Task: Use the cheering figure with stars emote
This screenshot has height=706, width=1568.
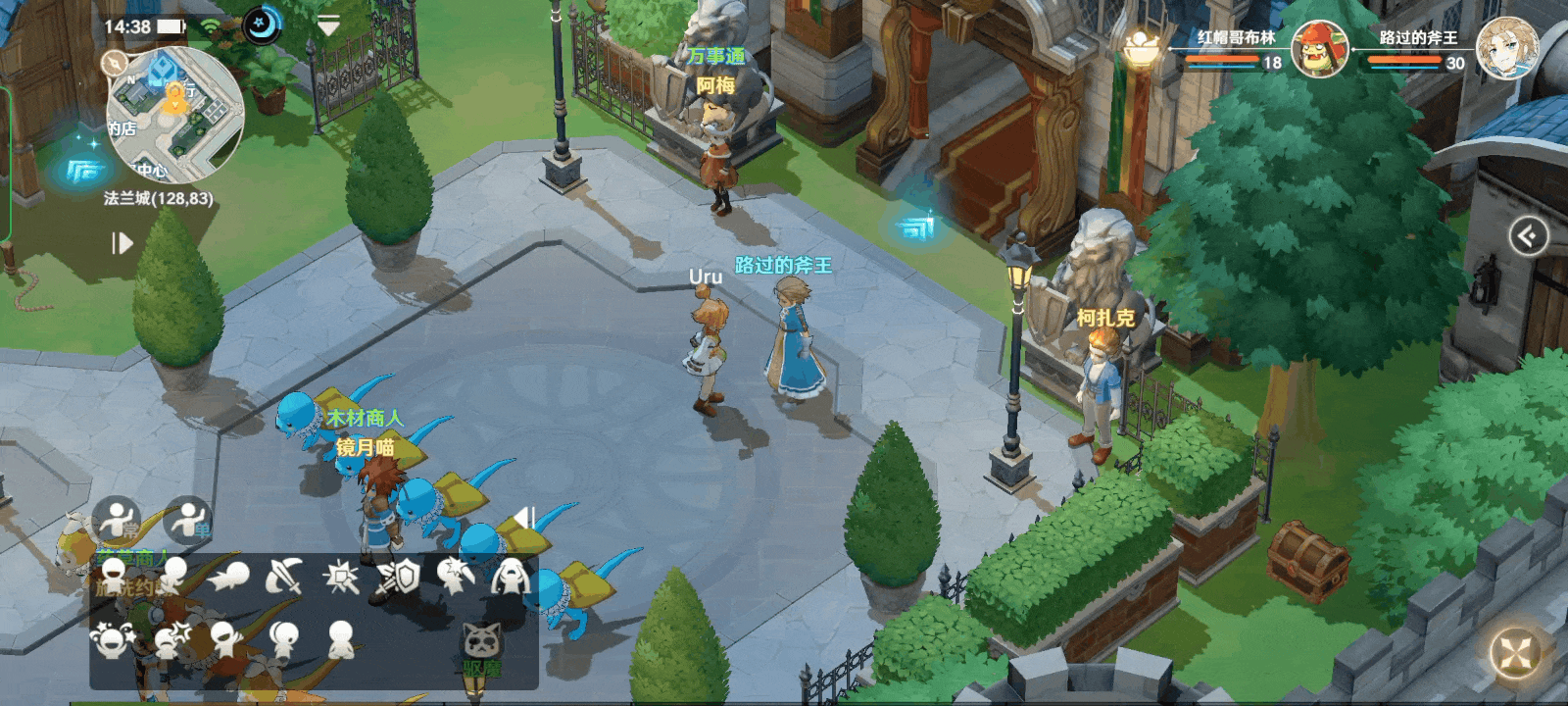Action: [111, 639]
